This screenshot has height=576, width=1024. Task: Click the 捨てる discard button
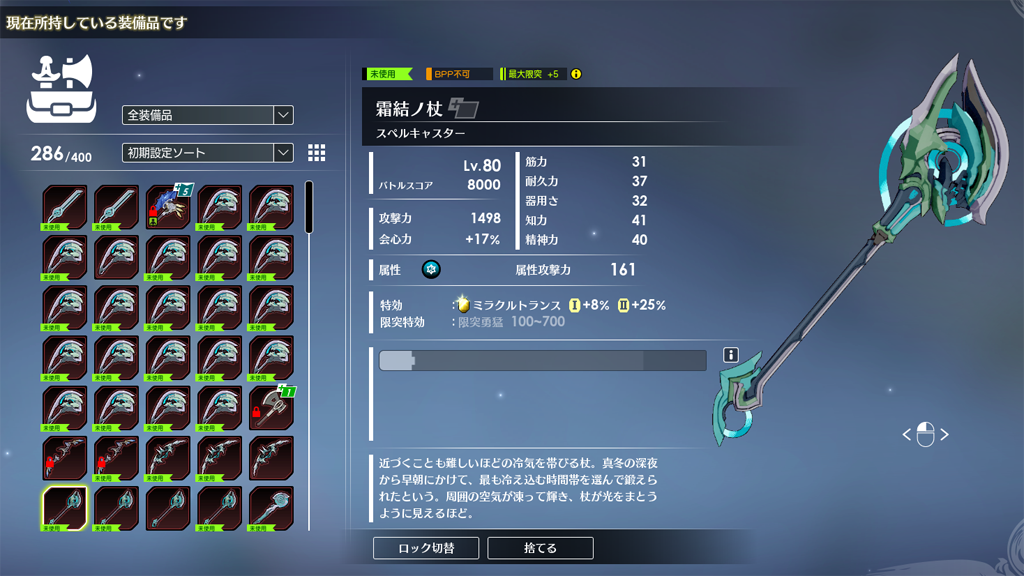[x=540, y=548]
